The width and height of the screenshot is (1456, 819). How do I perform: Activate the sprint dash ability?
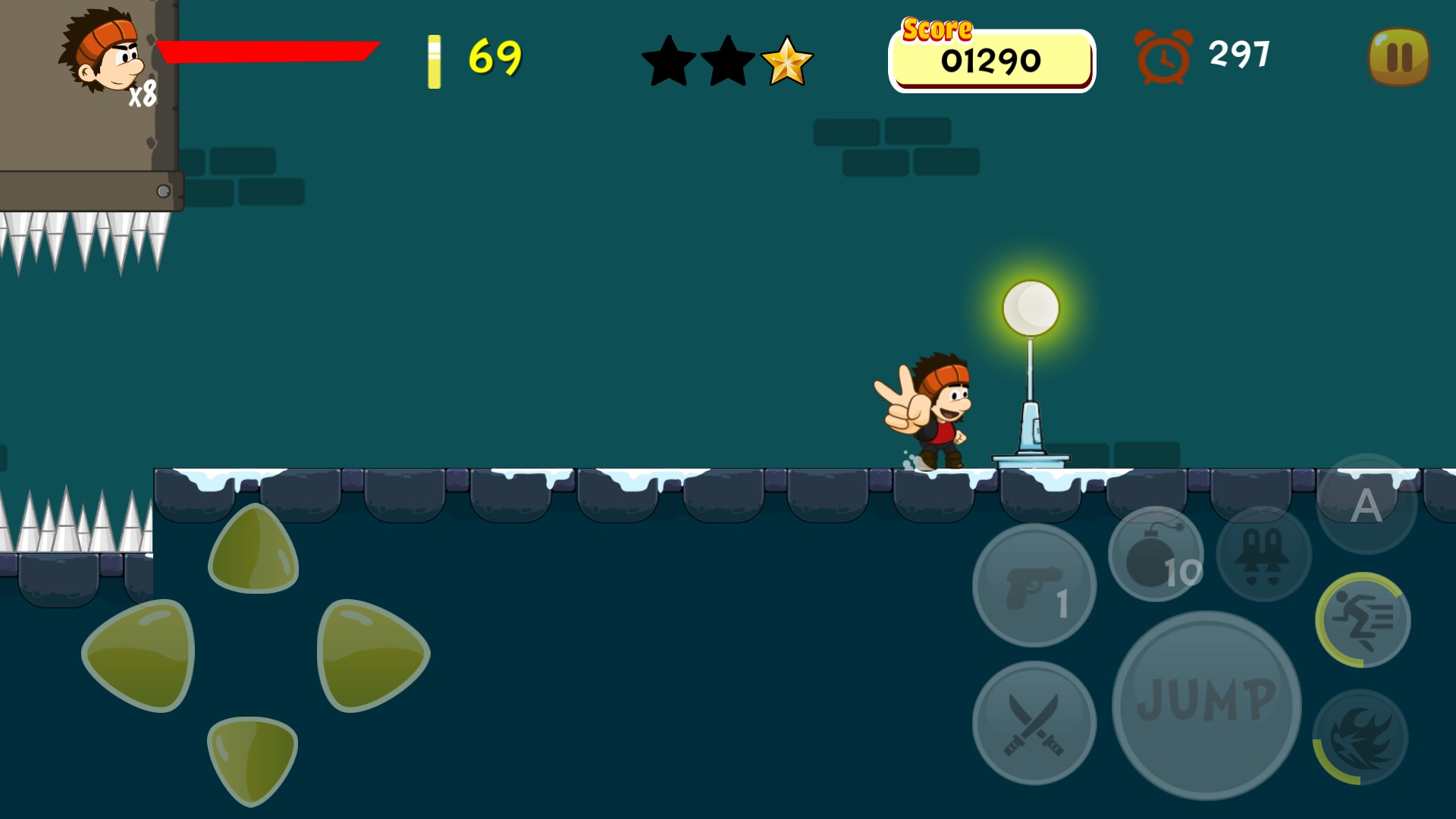(x=1363, y=620)
